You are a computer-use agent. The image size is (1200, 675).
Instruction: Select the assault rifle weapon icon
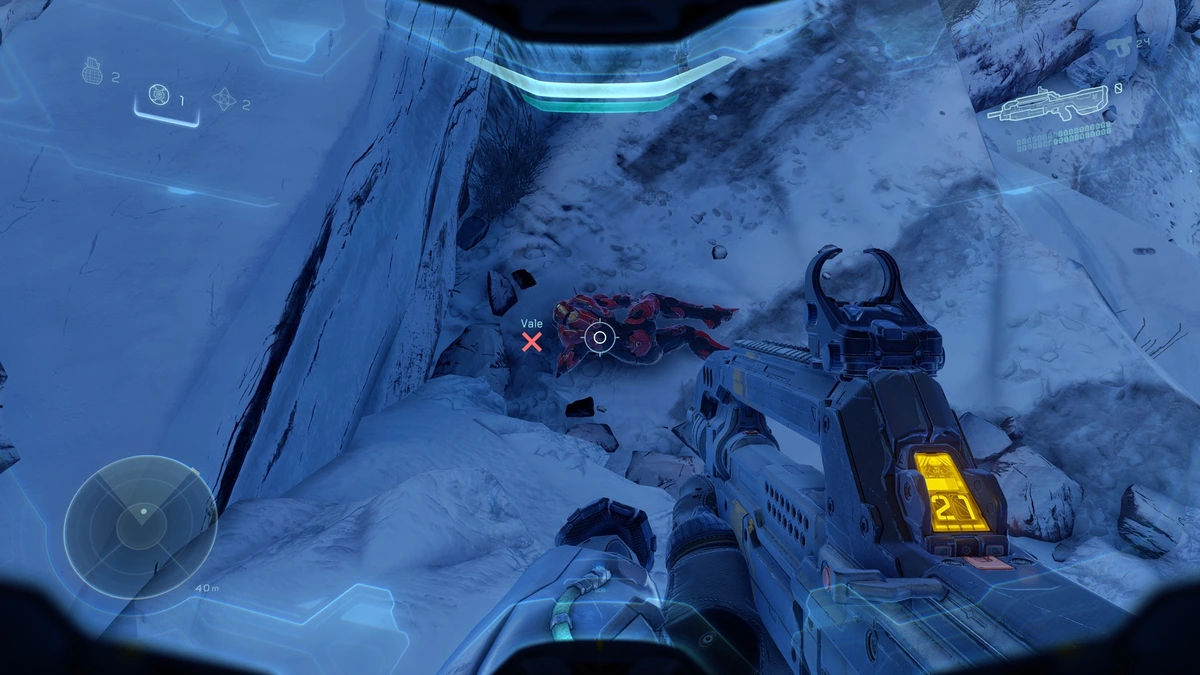coord(1047,102)
